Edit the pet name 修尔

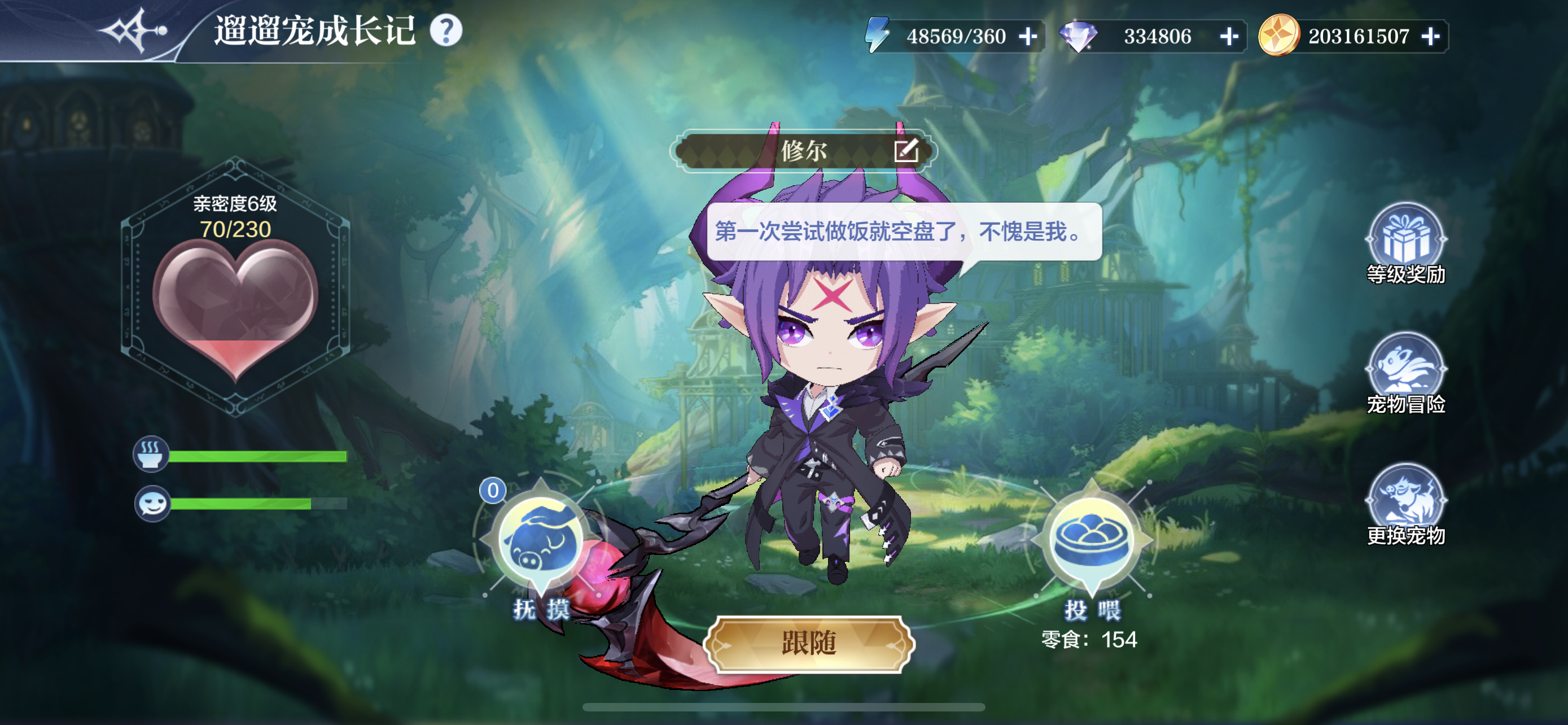(x=906, y=150)
